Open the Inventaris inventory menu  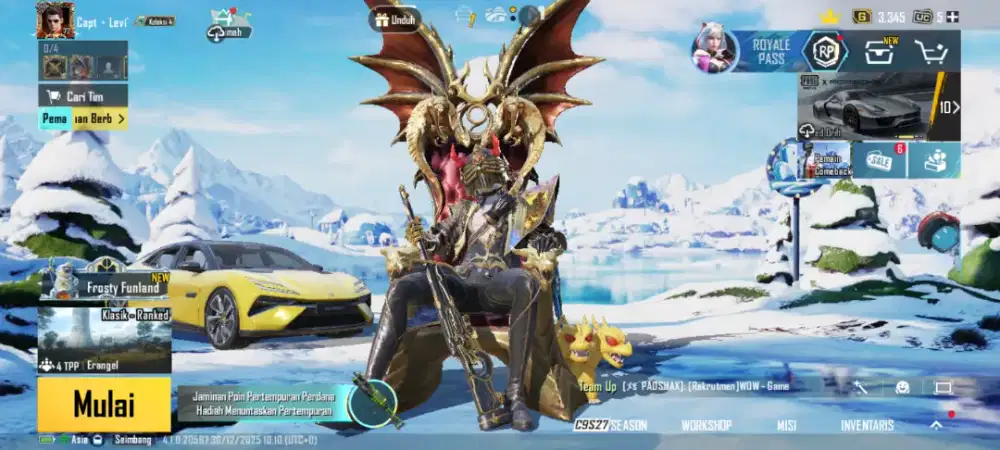[x=867, y=425]
